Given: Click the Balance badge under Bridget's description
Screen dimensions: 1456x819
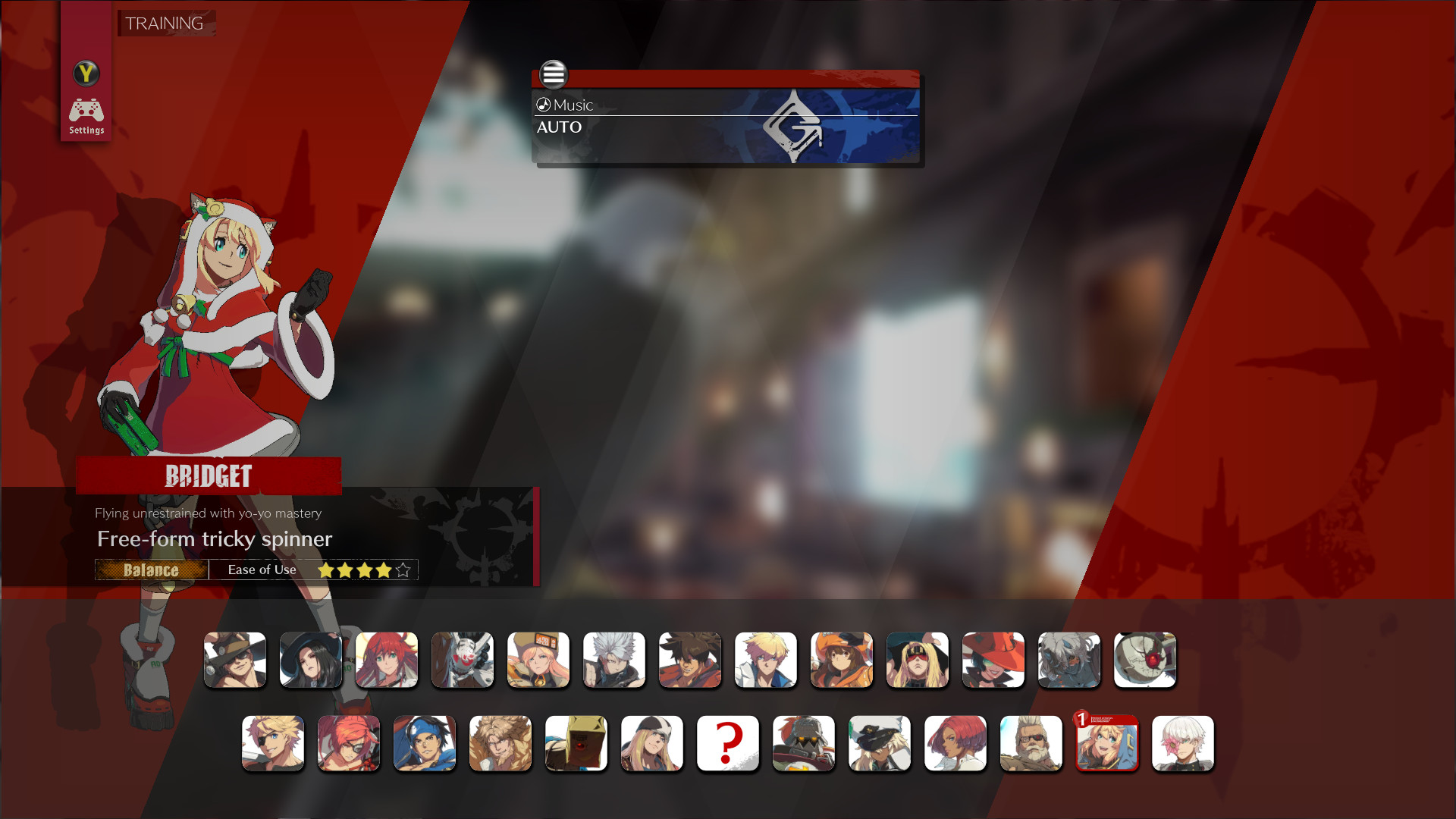Looking at the screenshot, I should pos(151,570).
